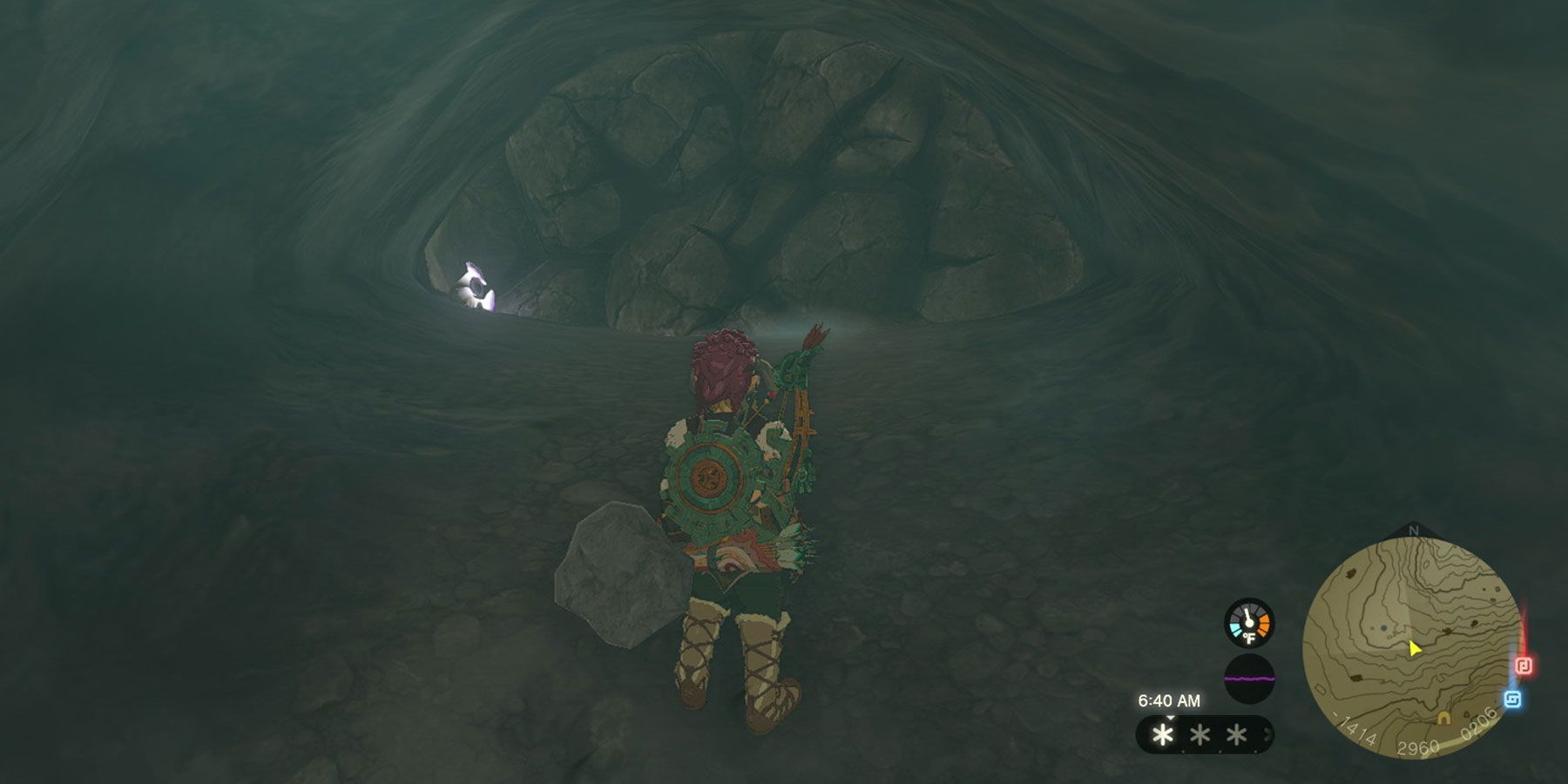The image size is (1568, 784).
Task: Click the temperature gauge icon
Action: (x=1248, y=623)
